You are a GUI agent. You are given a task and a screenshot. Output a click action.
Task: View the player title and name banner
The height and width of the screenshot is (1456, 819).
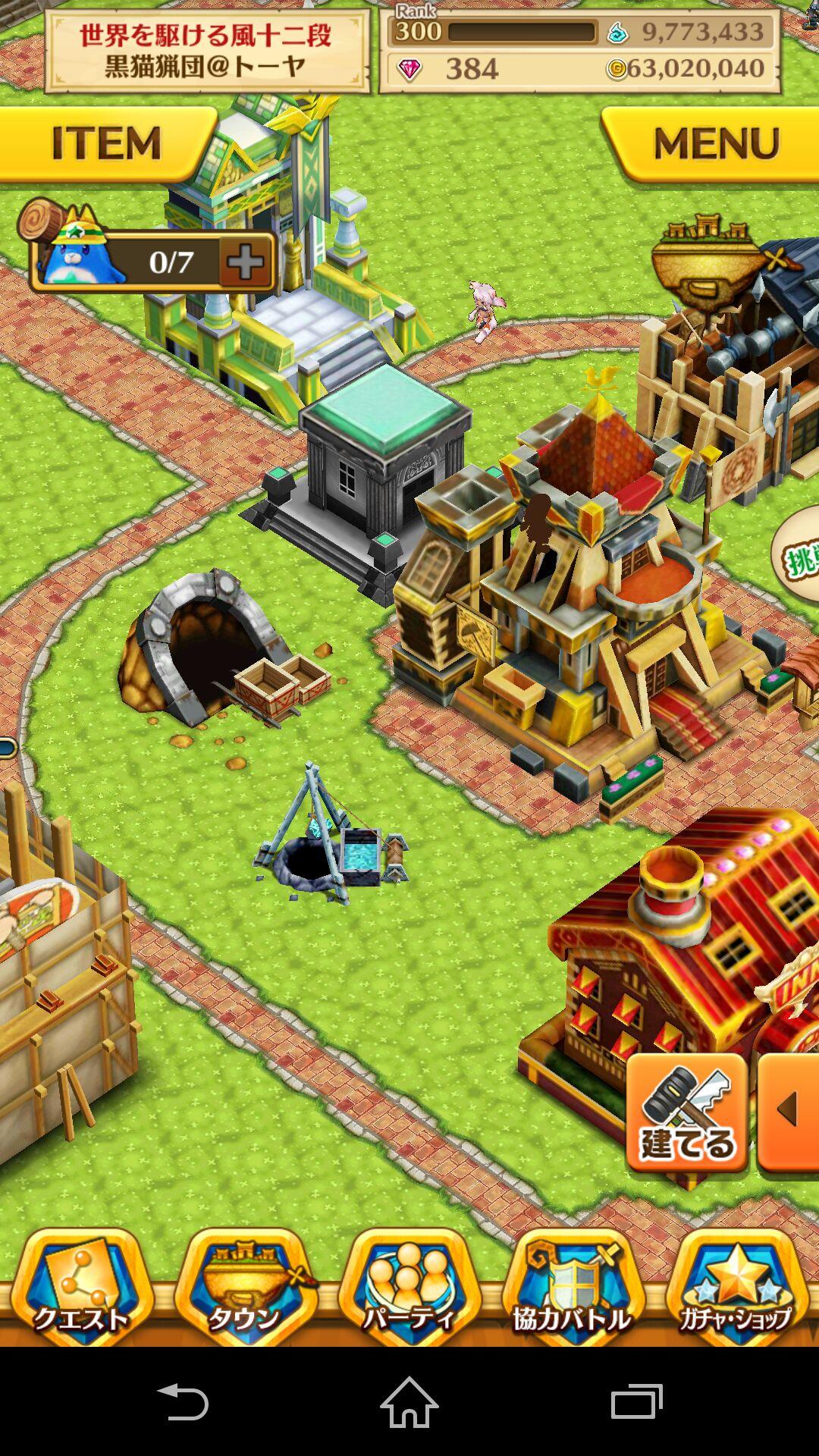pyautogui.click(x=206, y=52)
